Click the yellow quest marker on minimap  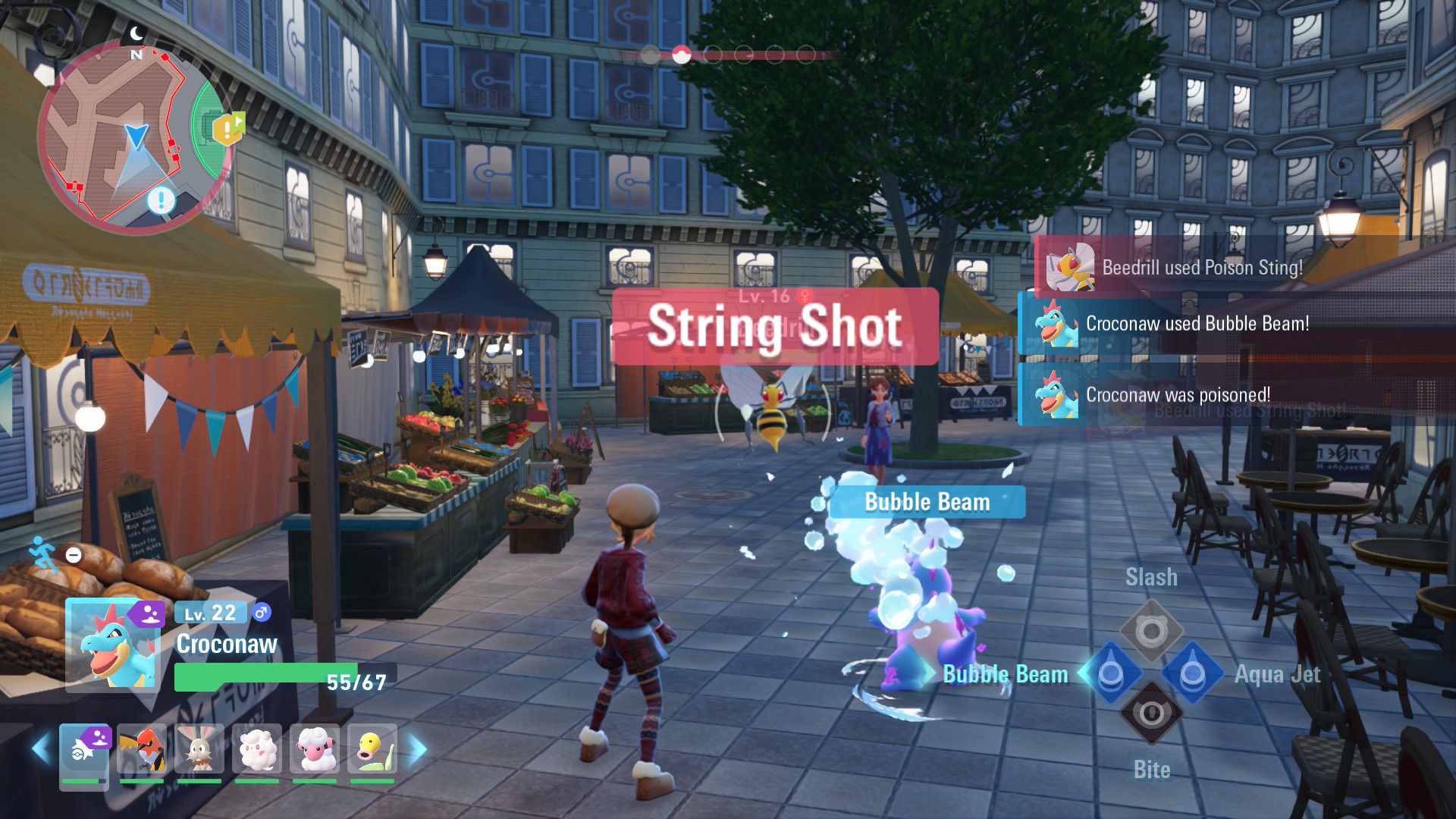227,129
